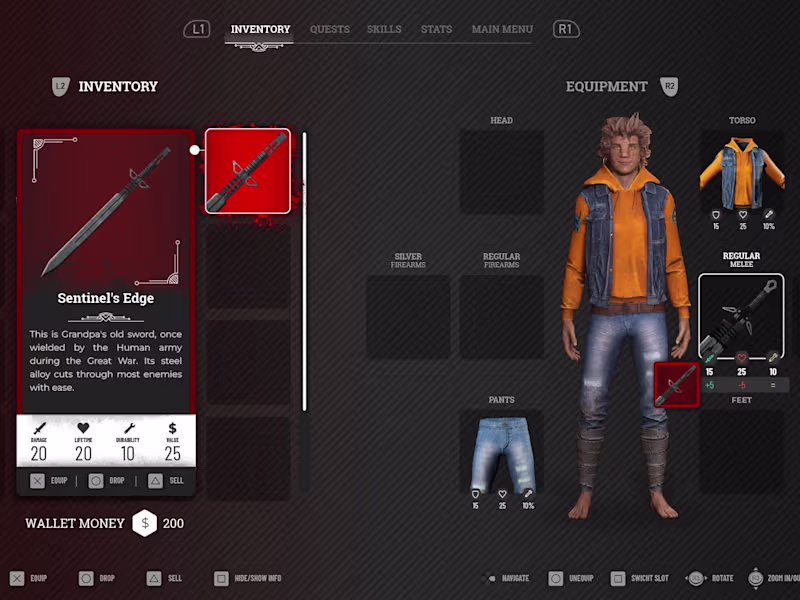Pick the Regular Firearms slot
This screenshot has height=600, width=800.
(x=502, y=317)
